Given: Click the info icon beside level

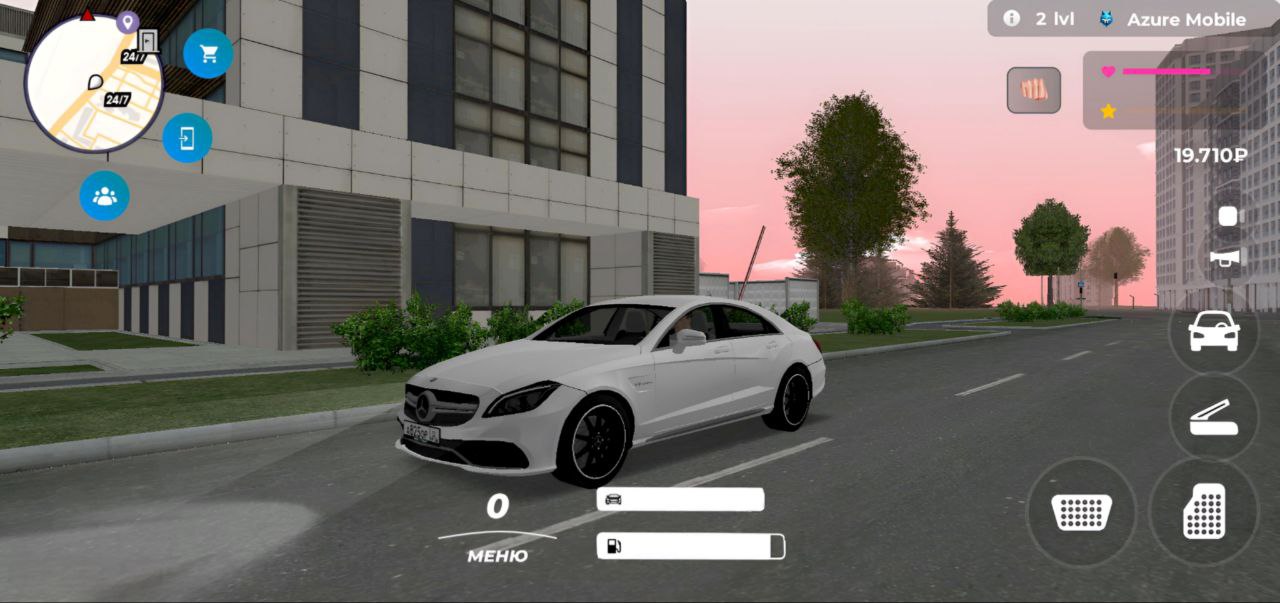Looking at the screenshot, I should tap(1012, 19).
